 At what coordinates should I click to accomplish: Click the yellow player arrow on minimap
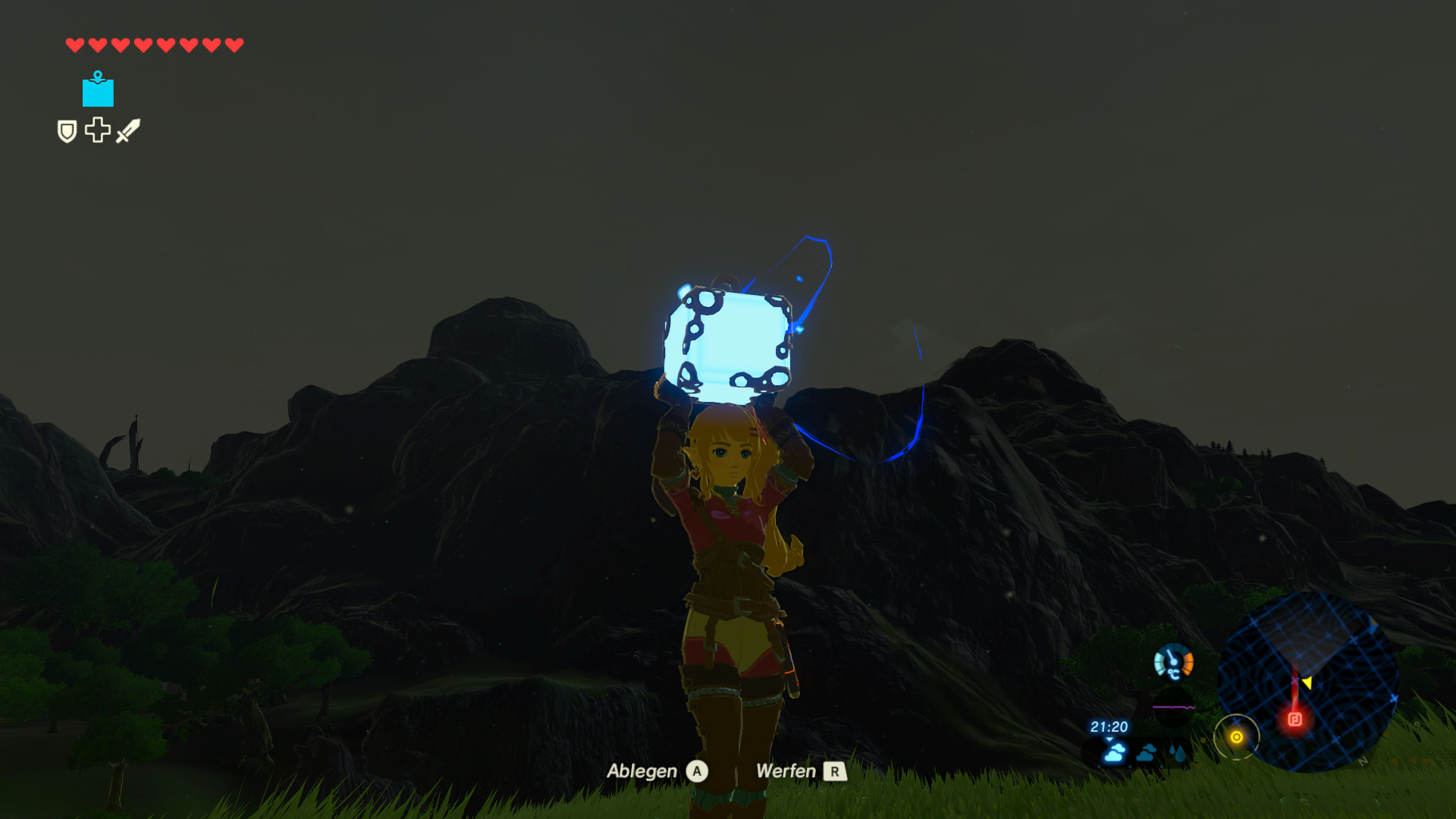tap(1308, 683)
